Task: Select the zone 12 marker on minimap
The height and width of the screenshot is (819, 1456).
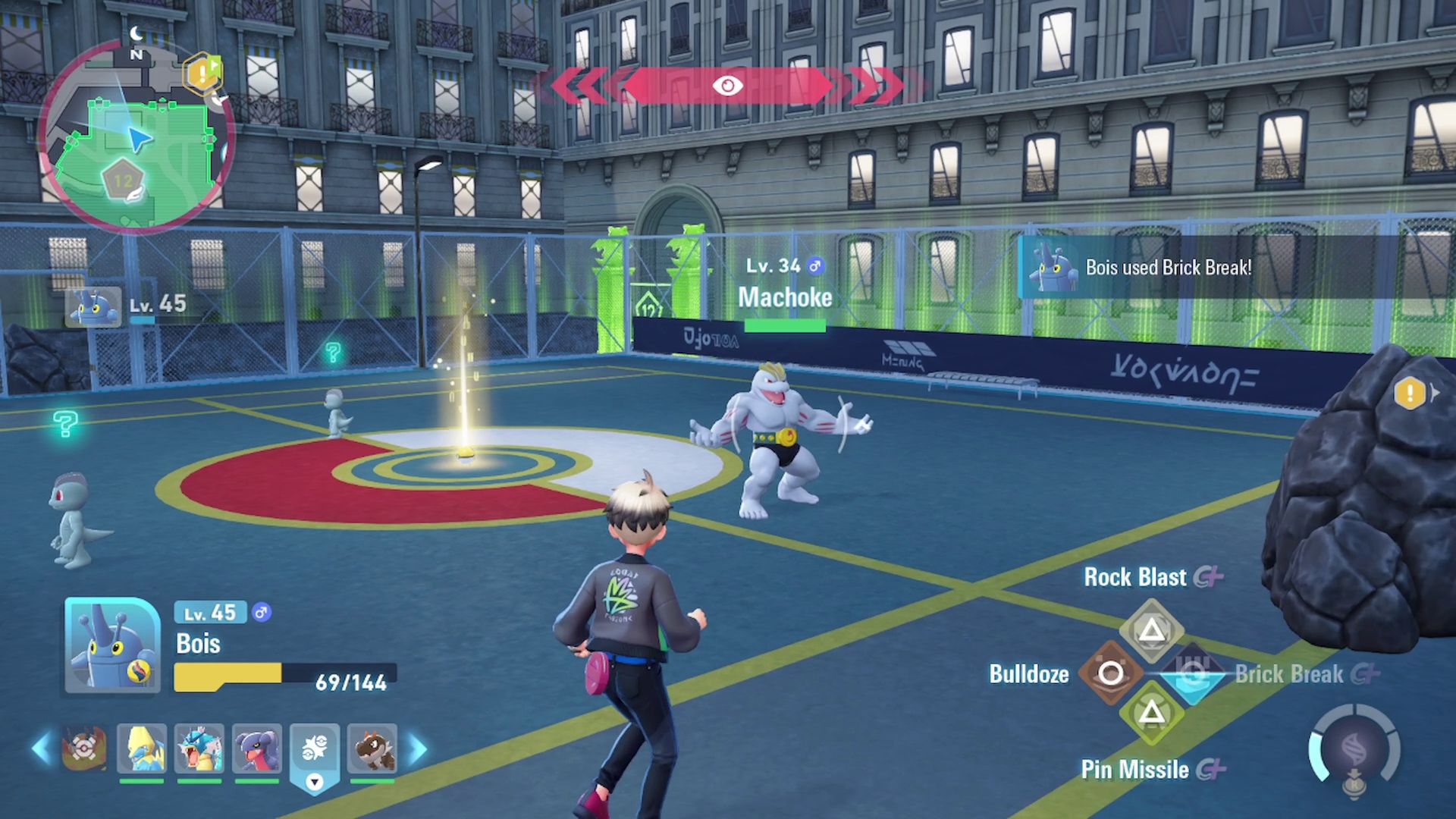Action: point(123,181)
